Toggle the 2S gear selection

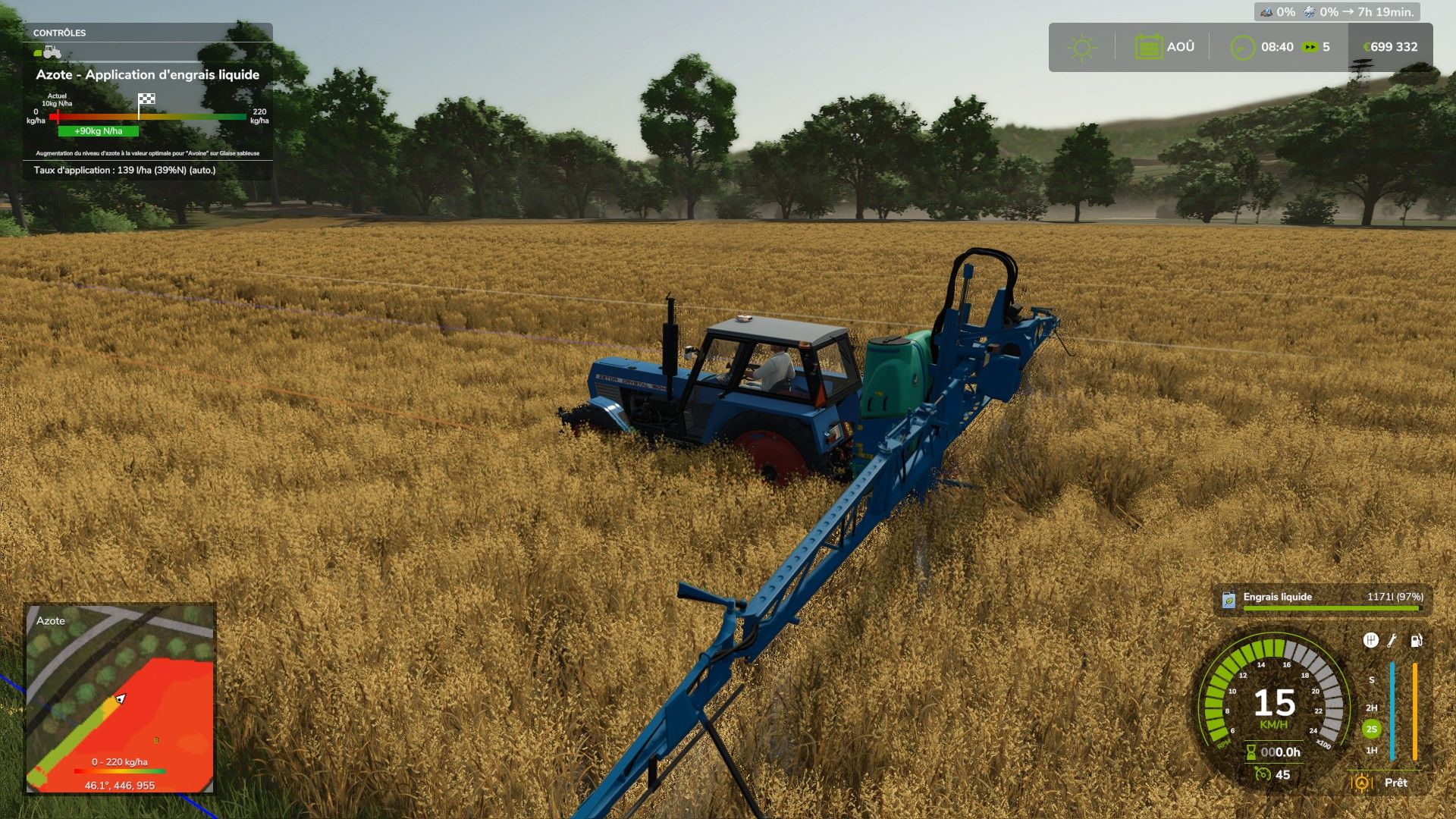click(x=1371, y=728)
